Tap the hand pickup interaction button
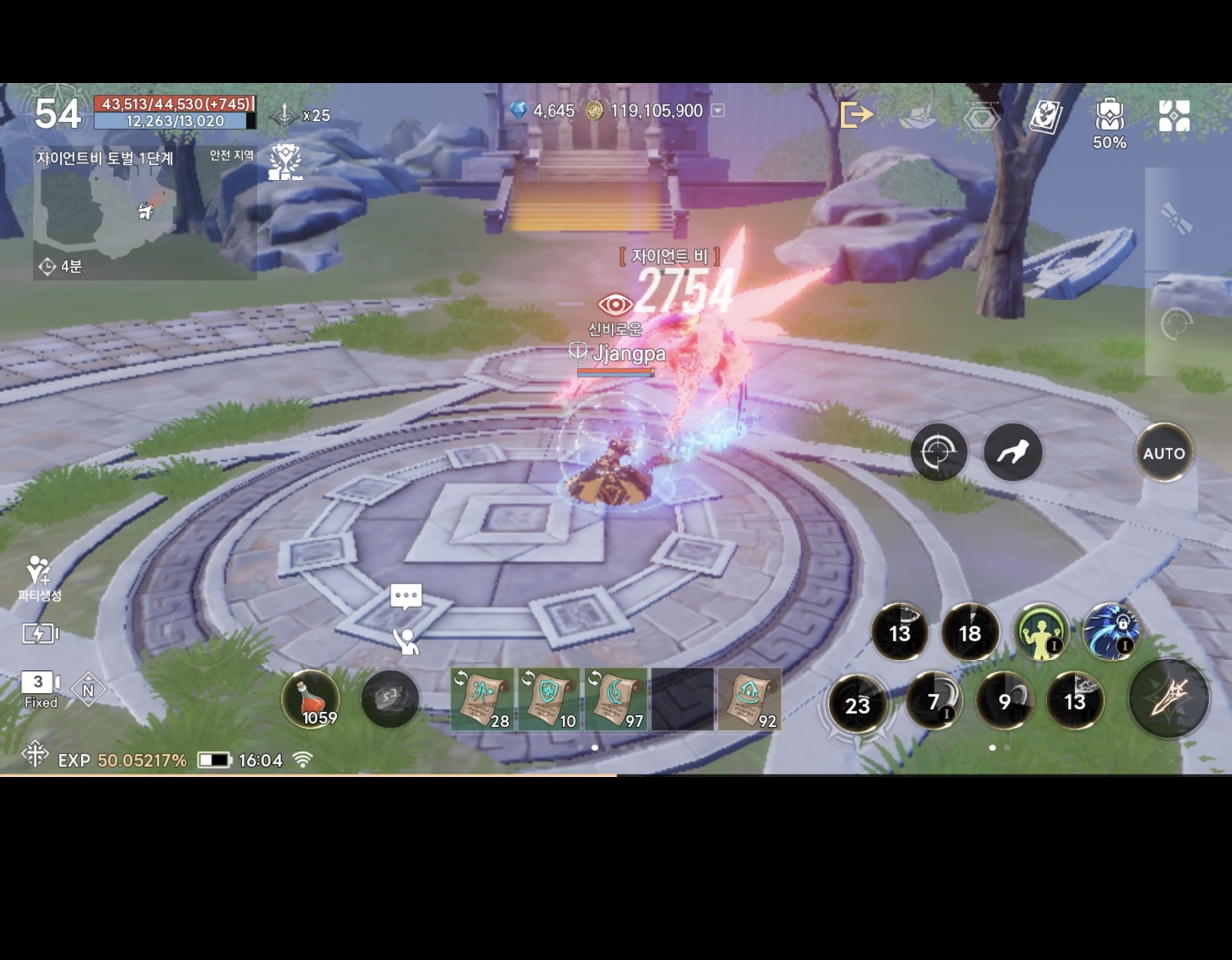 pyautogui.click(x=1013, y=453)
